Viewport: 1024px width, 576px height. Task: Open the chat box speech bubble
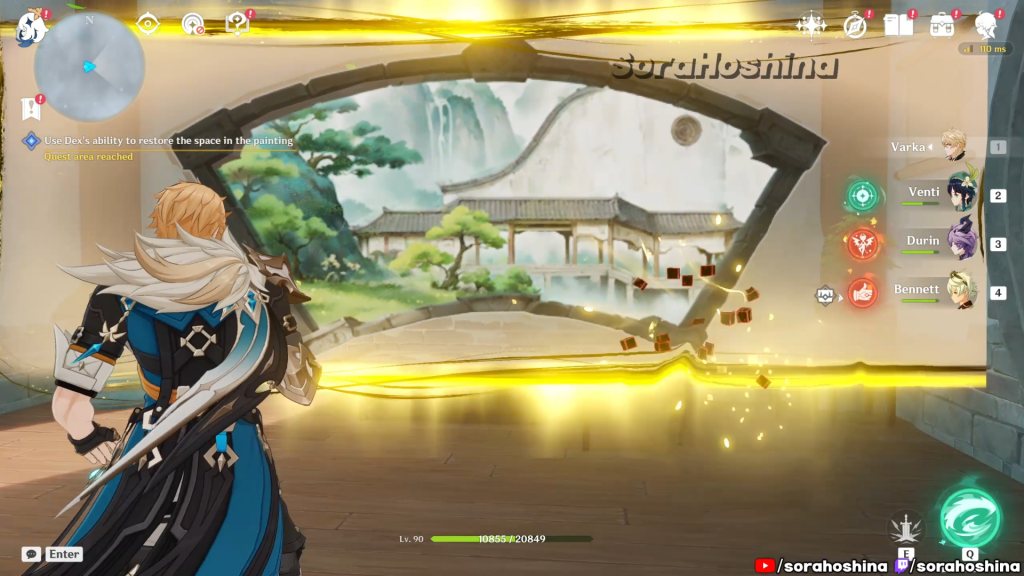(x=31, y=554)
